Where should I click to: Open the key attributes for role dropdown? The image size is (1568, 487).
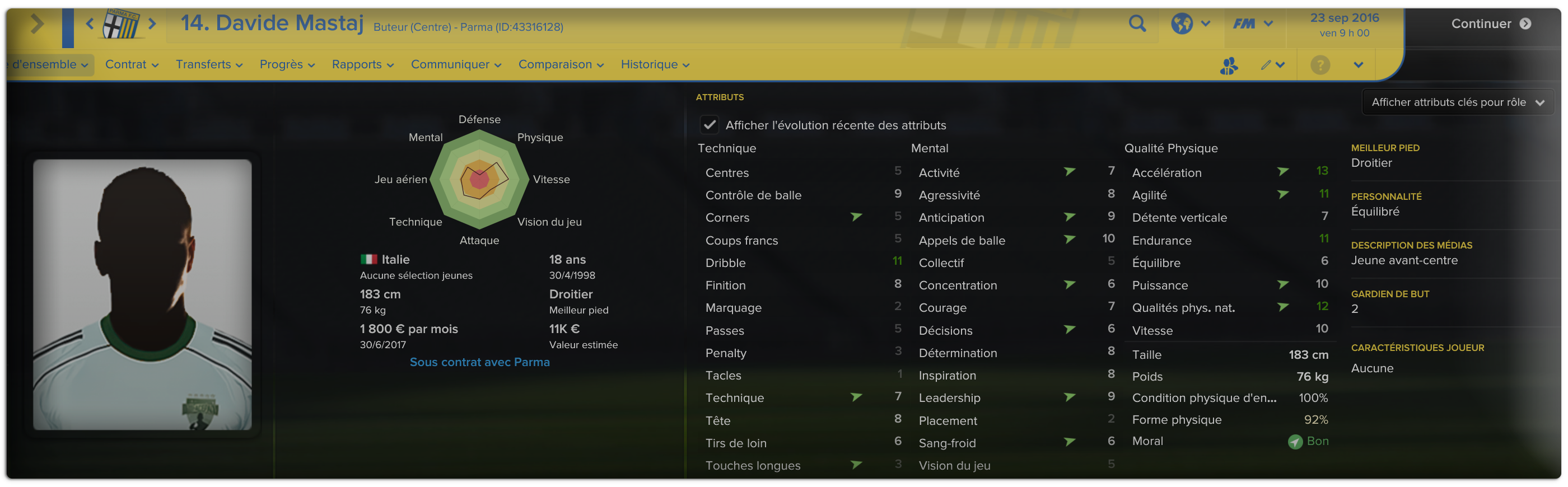tap(1457, 102)
